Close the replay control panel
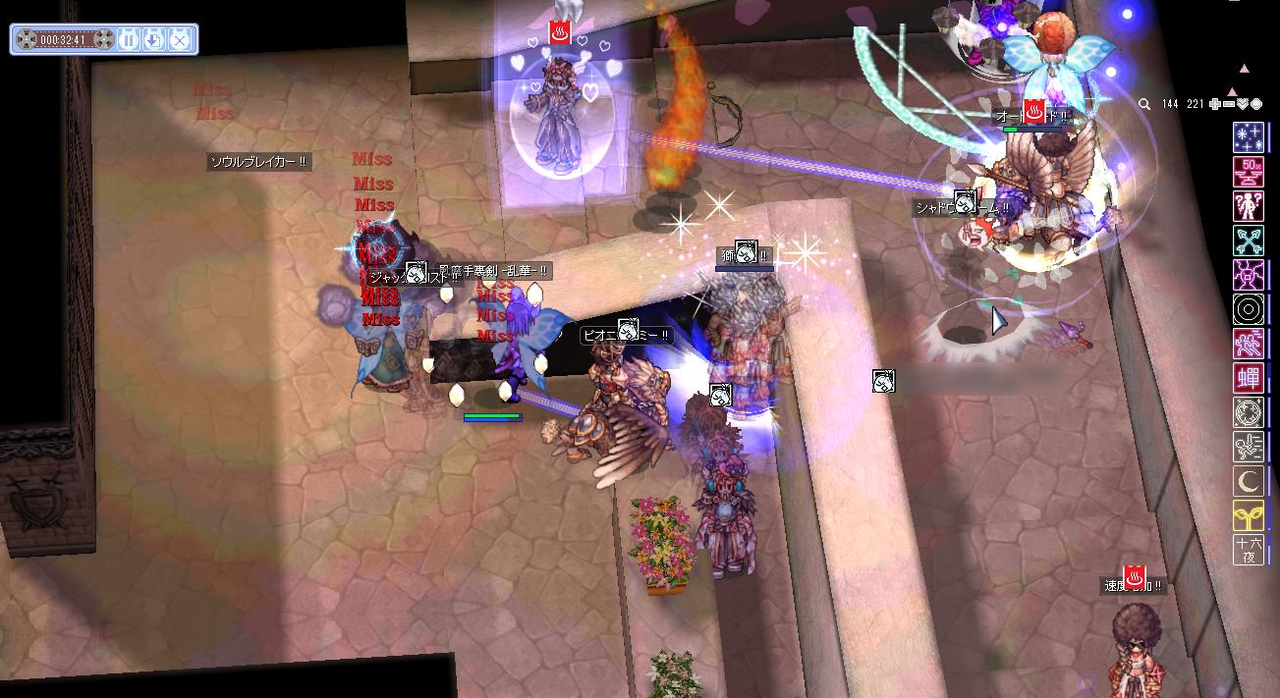Screen dimensions: 1280x698 (179, 40)
